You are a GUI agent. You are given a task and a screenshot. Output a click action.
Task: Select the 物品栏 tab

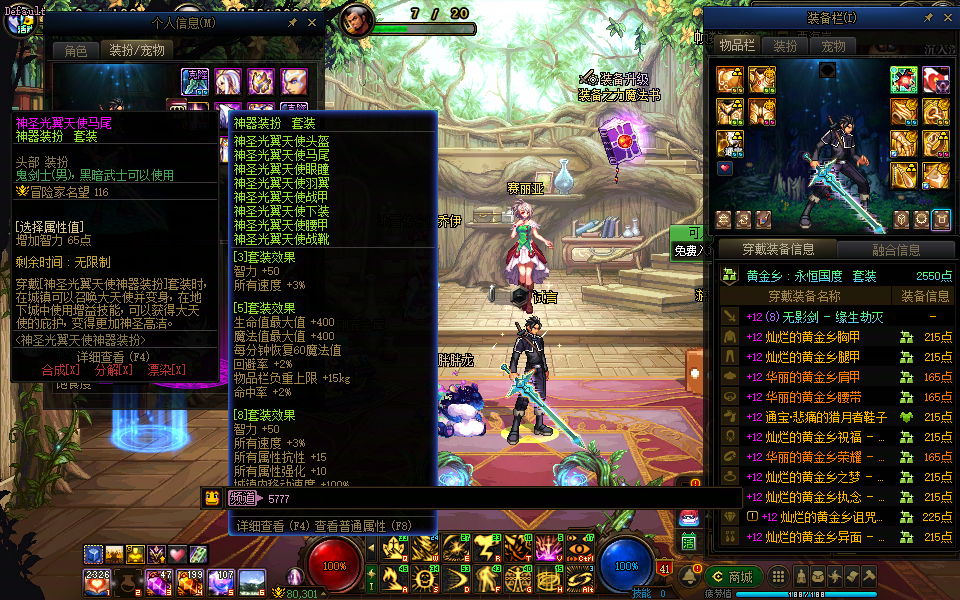click(x=738, y=46)
